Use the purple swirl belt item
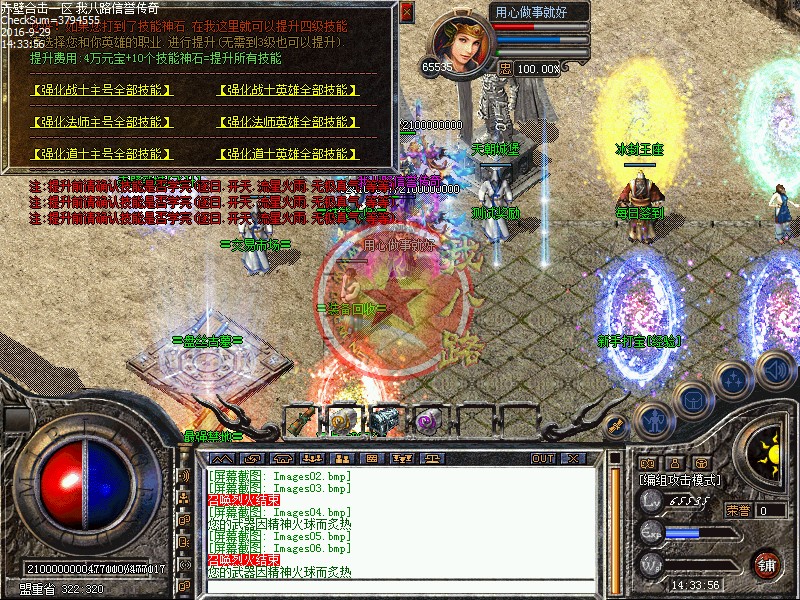The height and width of the screenshot is (600, 800). point(428,421)
